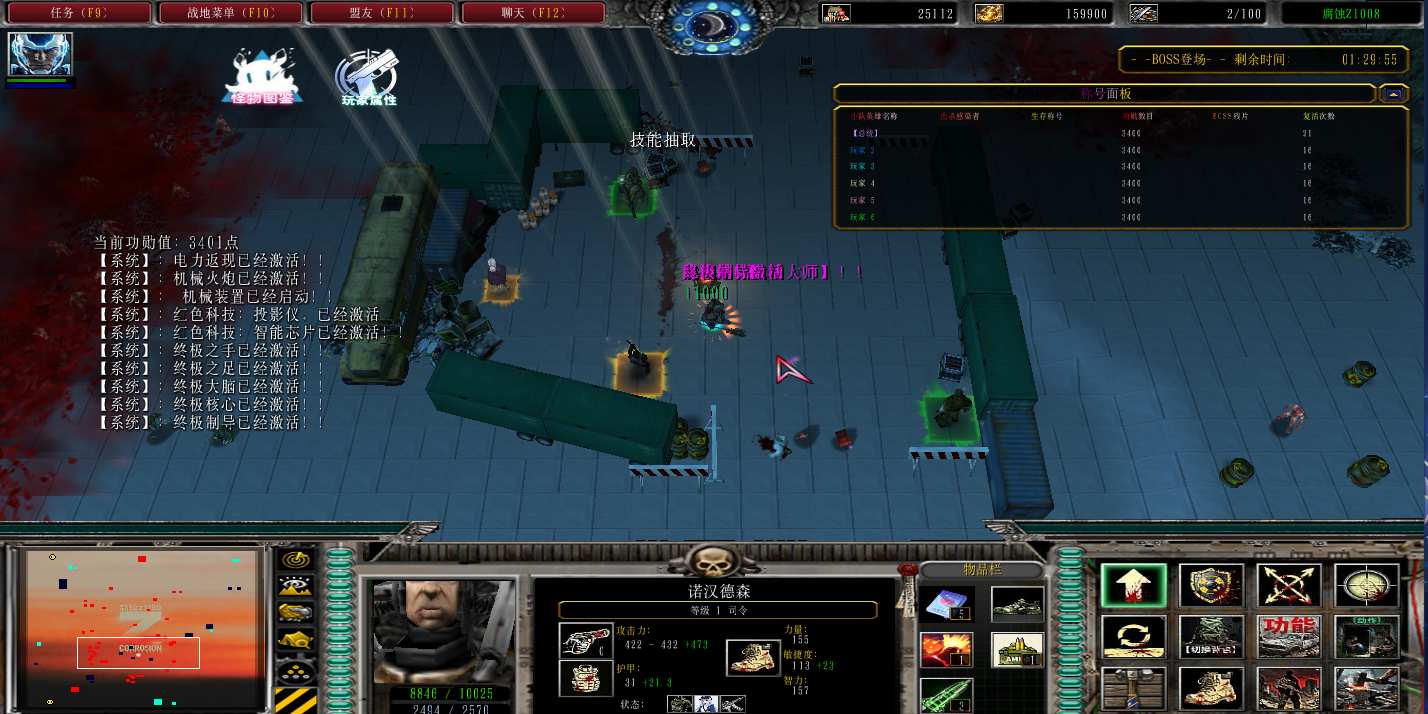Open the 聊天 (F12) chat log
Screen dimensions: 1428x714
533,13
